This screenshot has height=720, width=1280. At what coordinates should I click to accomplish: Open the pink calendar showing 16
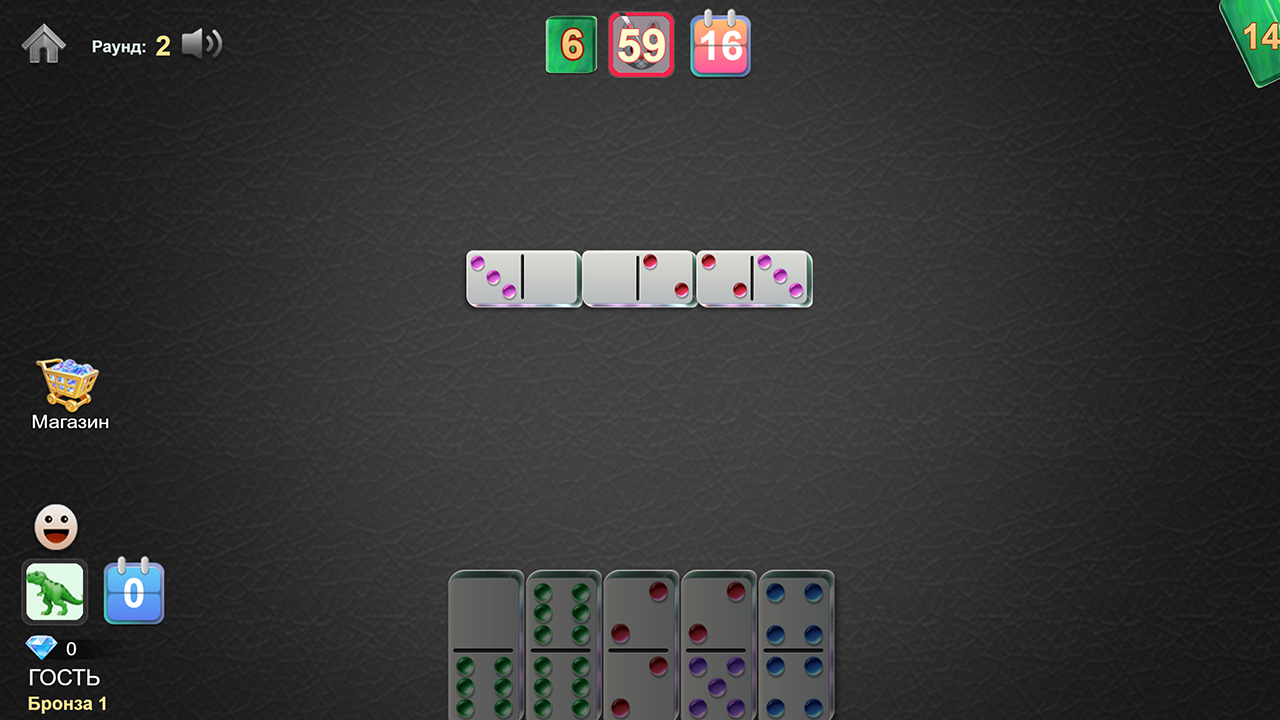[x=720, y=44]
